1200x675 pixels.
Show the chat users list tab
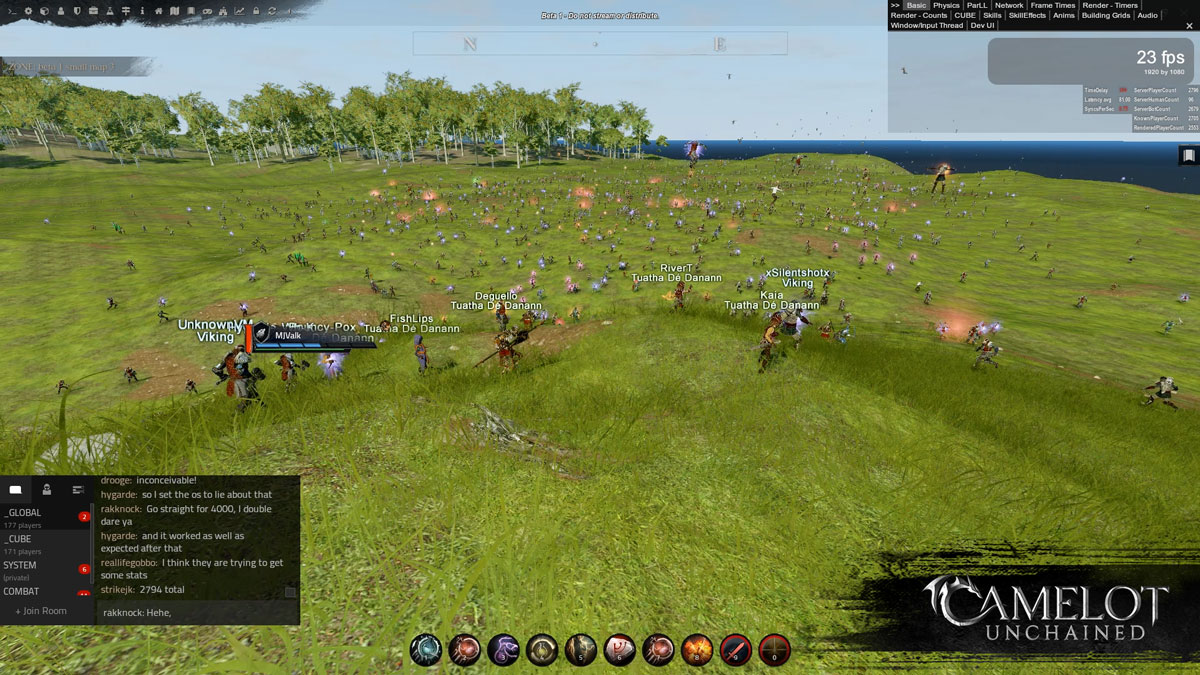pos(46,489)
